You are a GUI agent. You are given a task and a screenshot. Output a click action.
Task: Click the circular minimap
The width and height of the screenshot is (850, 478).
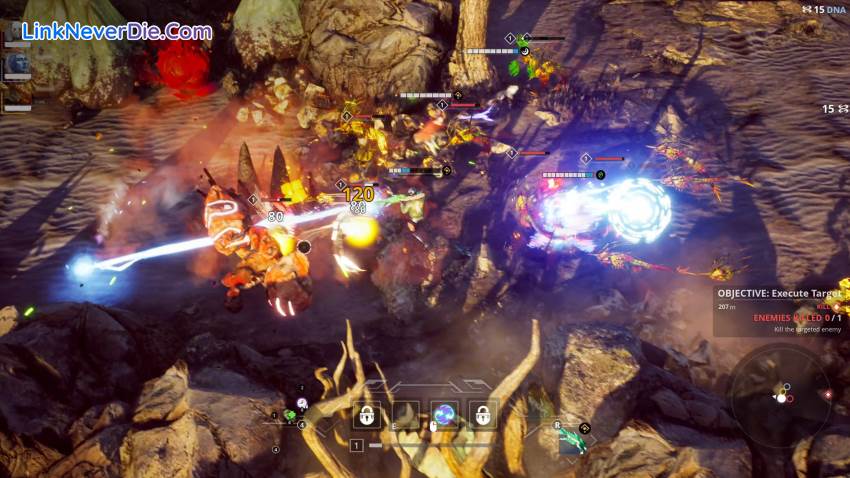coord(779,394)
